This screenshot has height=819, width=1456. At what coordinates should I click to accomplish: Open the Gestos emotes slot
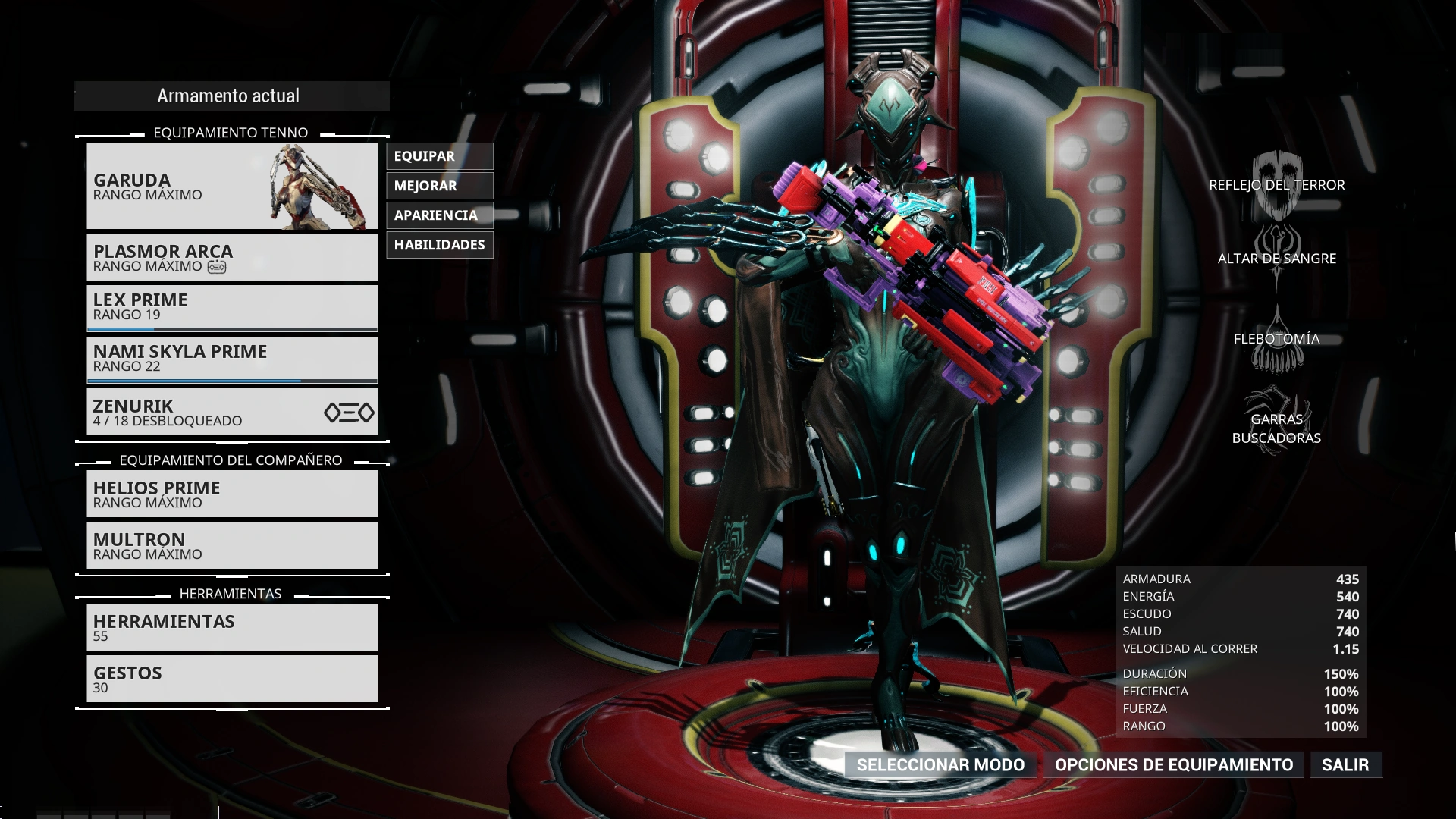coord(232,679)
